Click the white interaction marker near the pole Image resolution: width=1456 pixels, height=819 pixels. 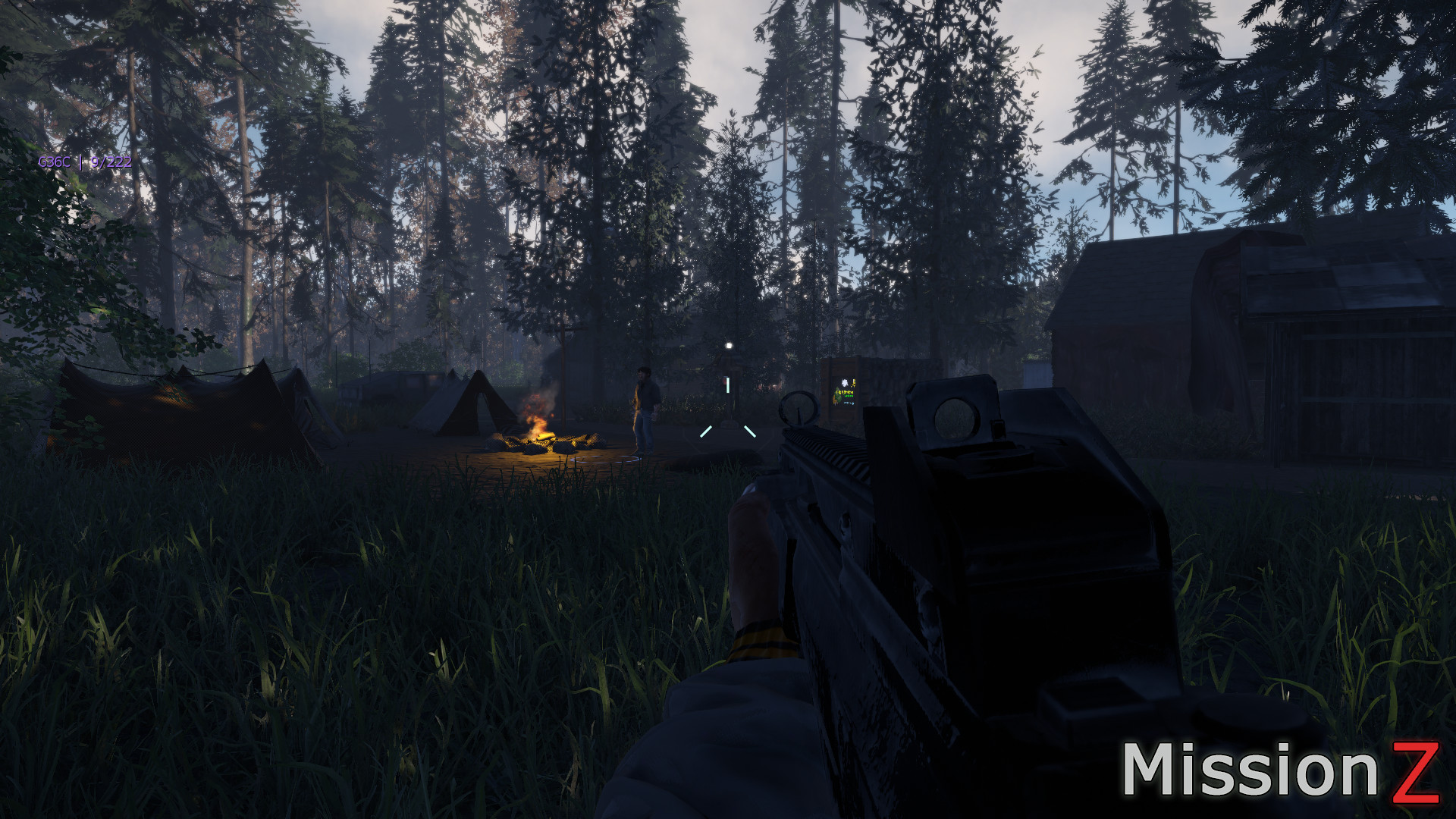coord(727,385)
